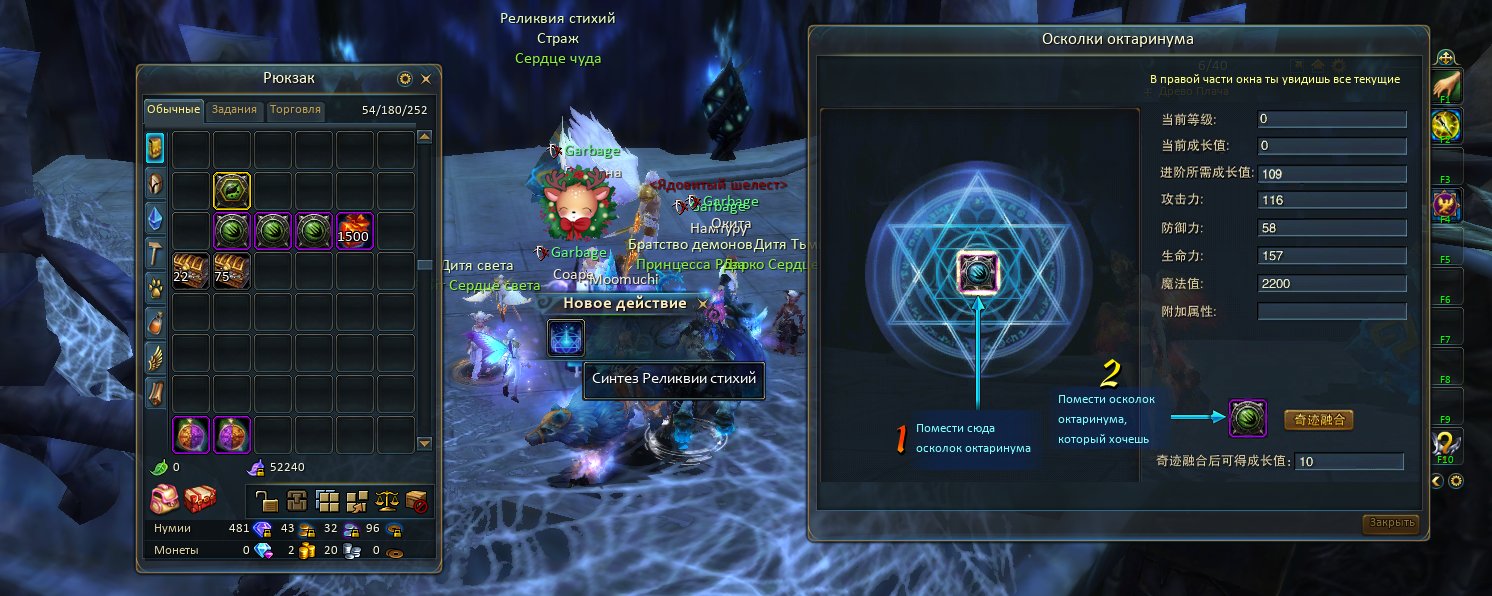Select the treasure chest stack of 75
The height and width of the screenshot is (596, 1492).
click(x=232, y=271)
